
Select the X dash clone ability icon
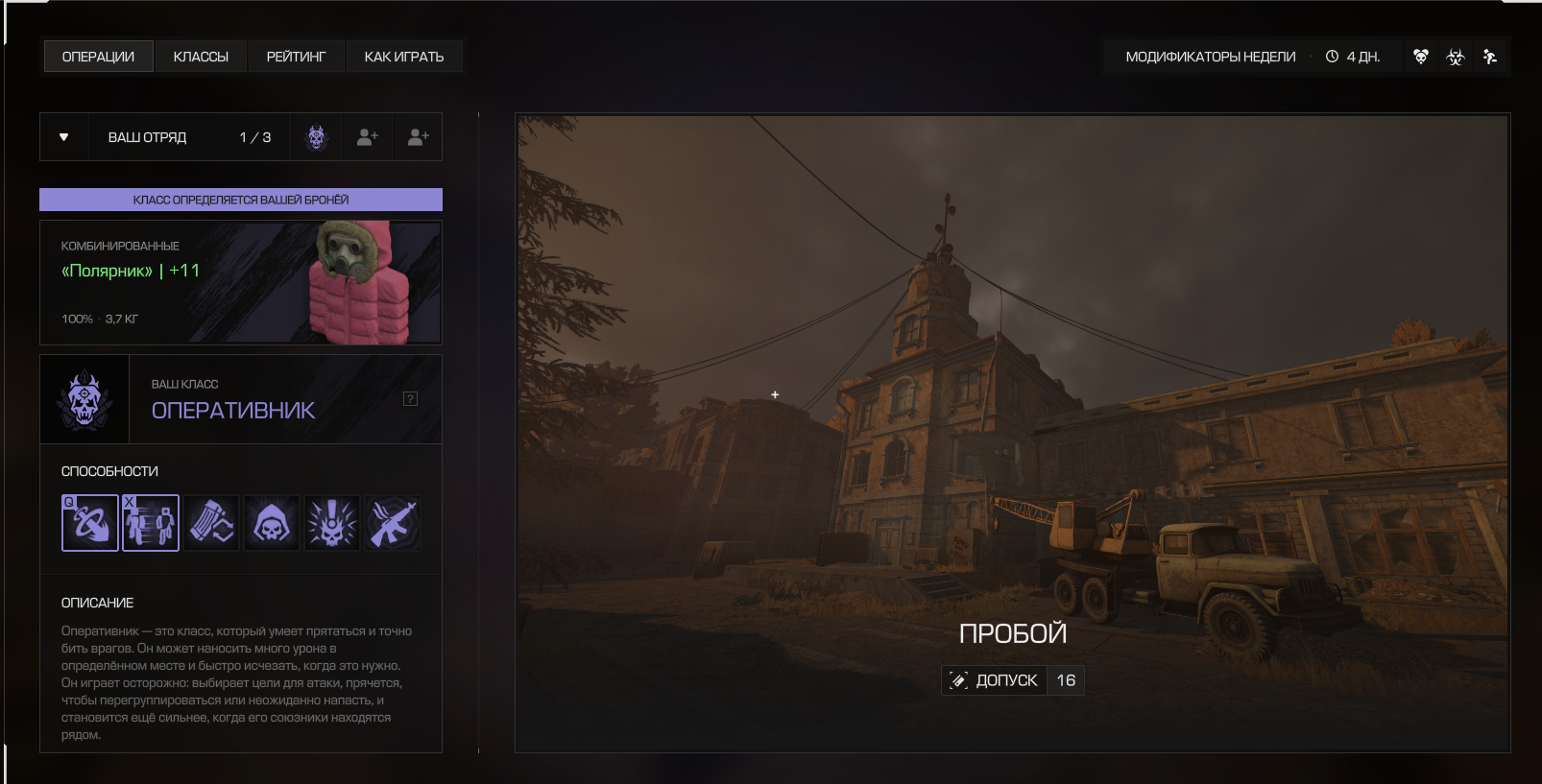[x=151, y=523]
